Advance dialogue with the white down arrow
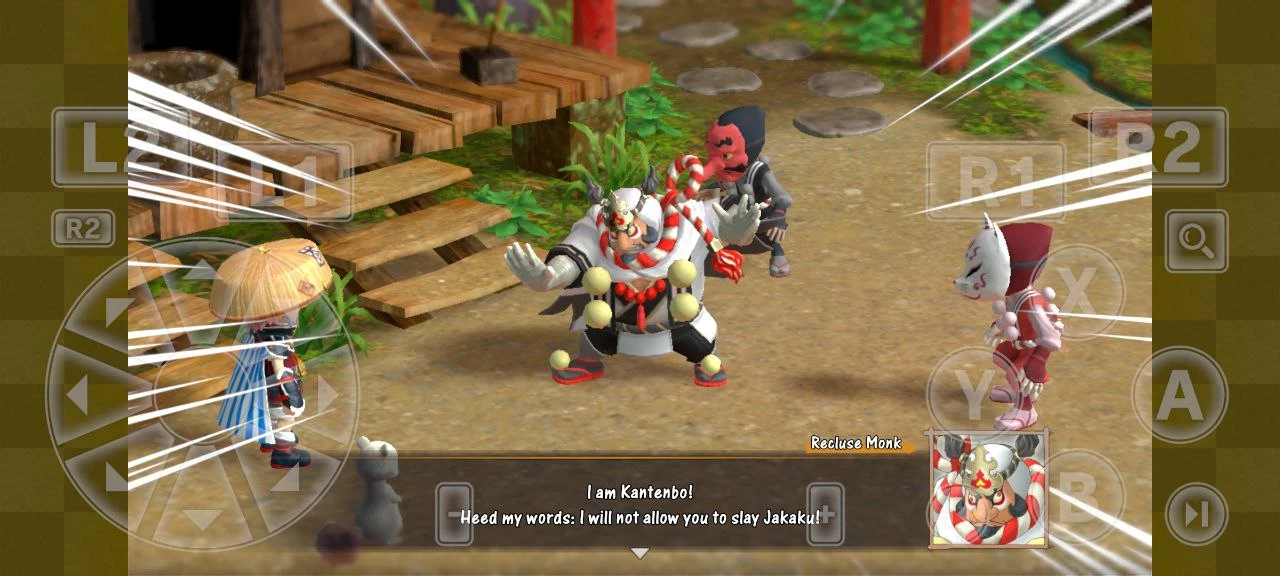1280x576 pixels. point(640,553)
